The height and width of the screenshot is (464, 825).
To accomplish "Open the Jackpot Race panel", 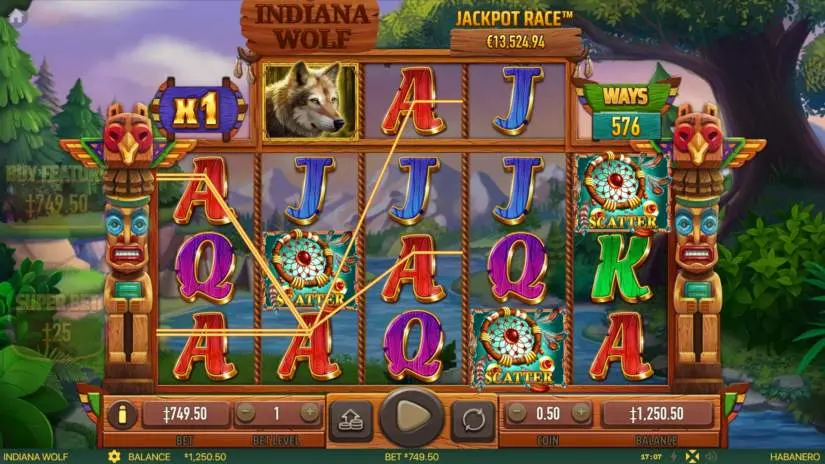I will coord(514,30).
